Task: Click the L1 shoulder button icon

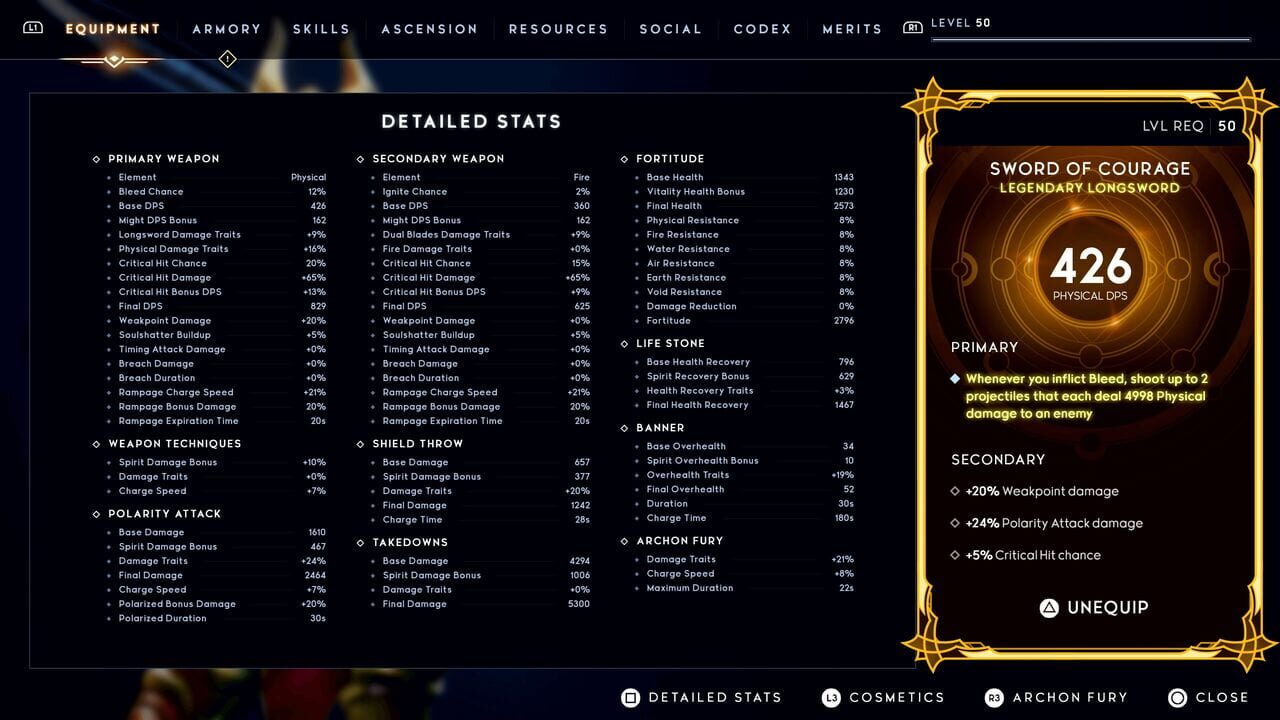Action: click(x=32, y=28)
